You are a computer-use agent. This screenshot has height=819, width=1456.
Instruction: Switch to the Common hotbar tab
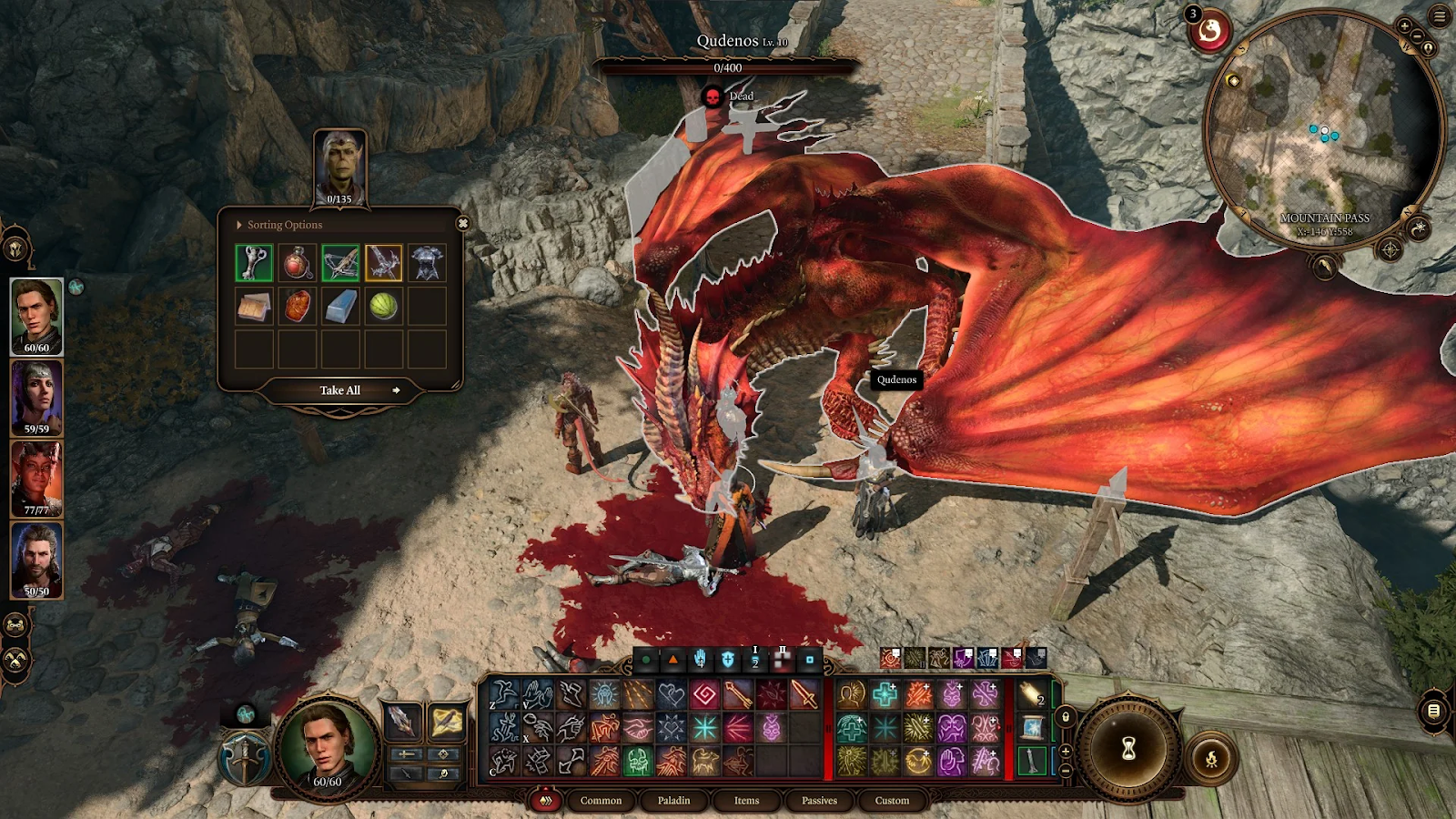coord(601,801)
